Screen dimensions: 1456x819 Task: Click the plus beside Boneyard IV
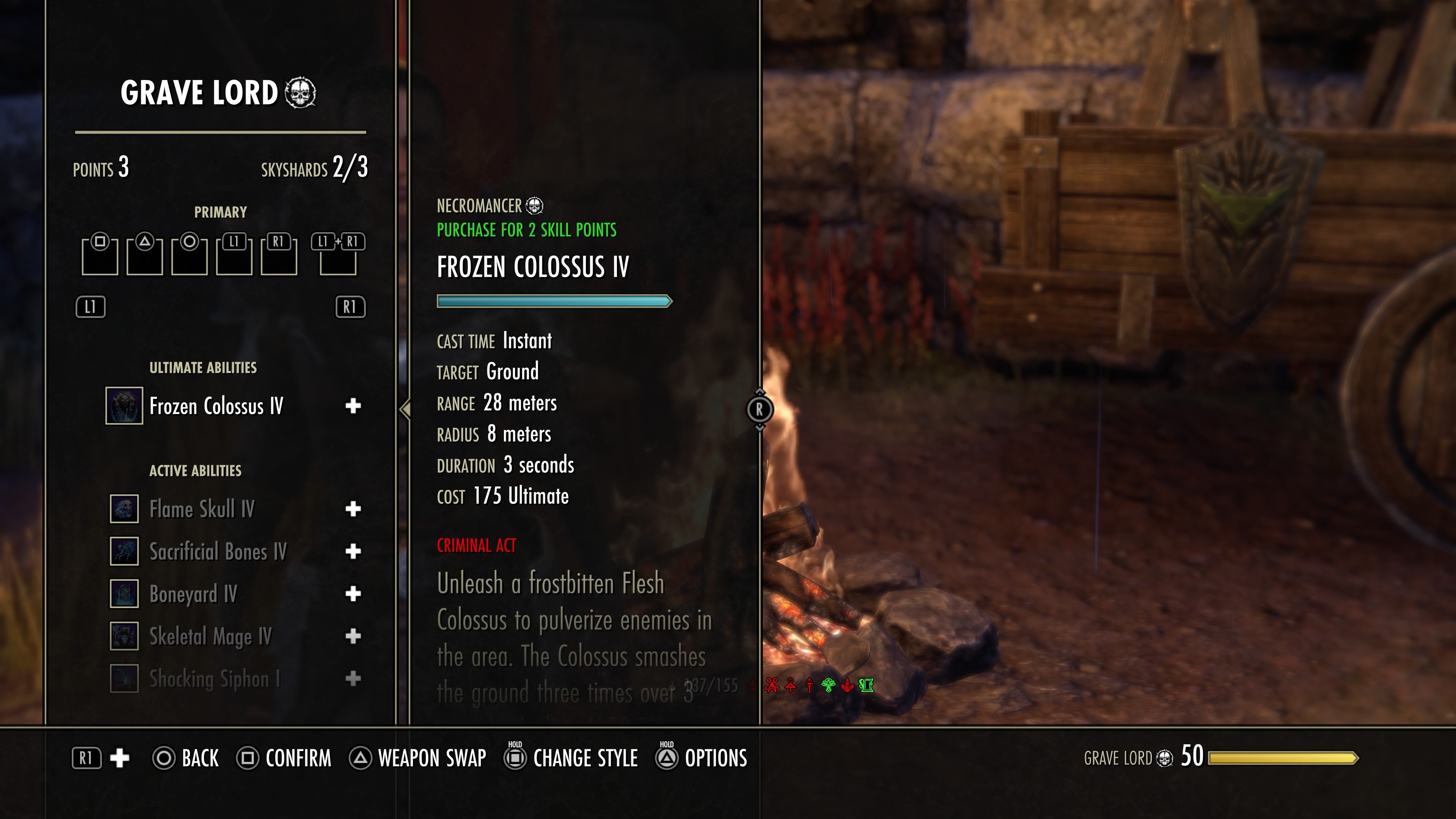click(353, 594)
